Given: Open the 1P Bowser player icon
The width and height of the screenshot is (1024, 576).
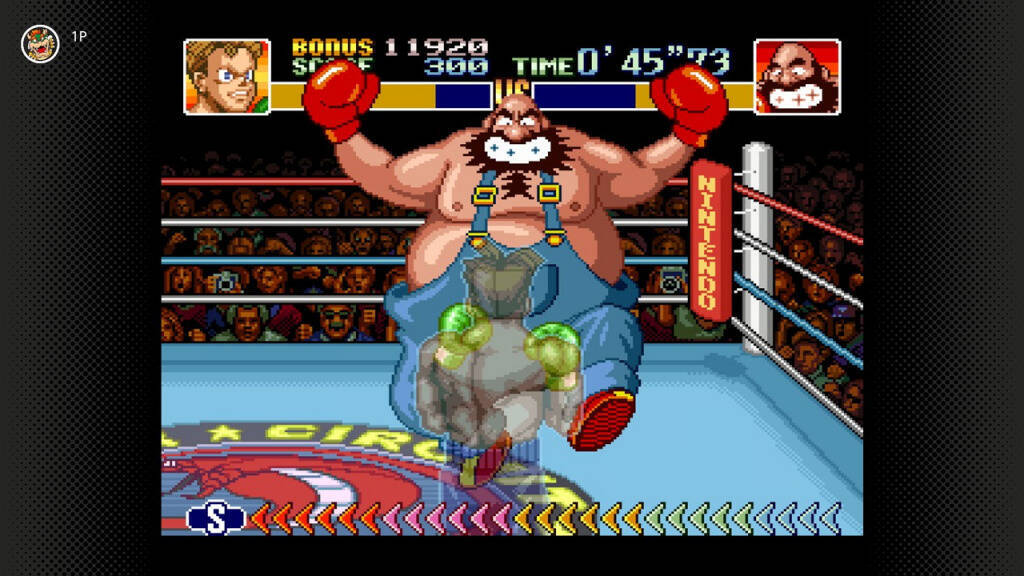Looking at the screenshot, I should pyautogui.click(x=40, y=44).
